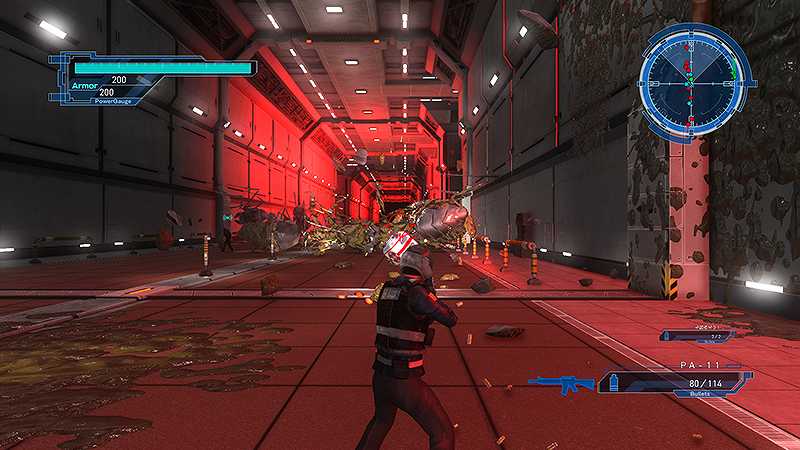Screen dimensions: 800x450
Task: Click the circular radar minimap
Action: [x=695, y=81]
